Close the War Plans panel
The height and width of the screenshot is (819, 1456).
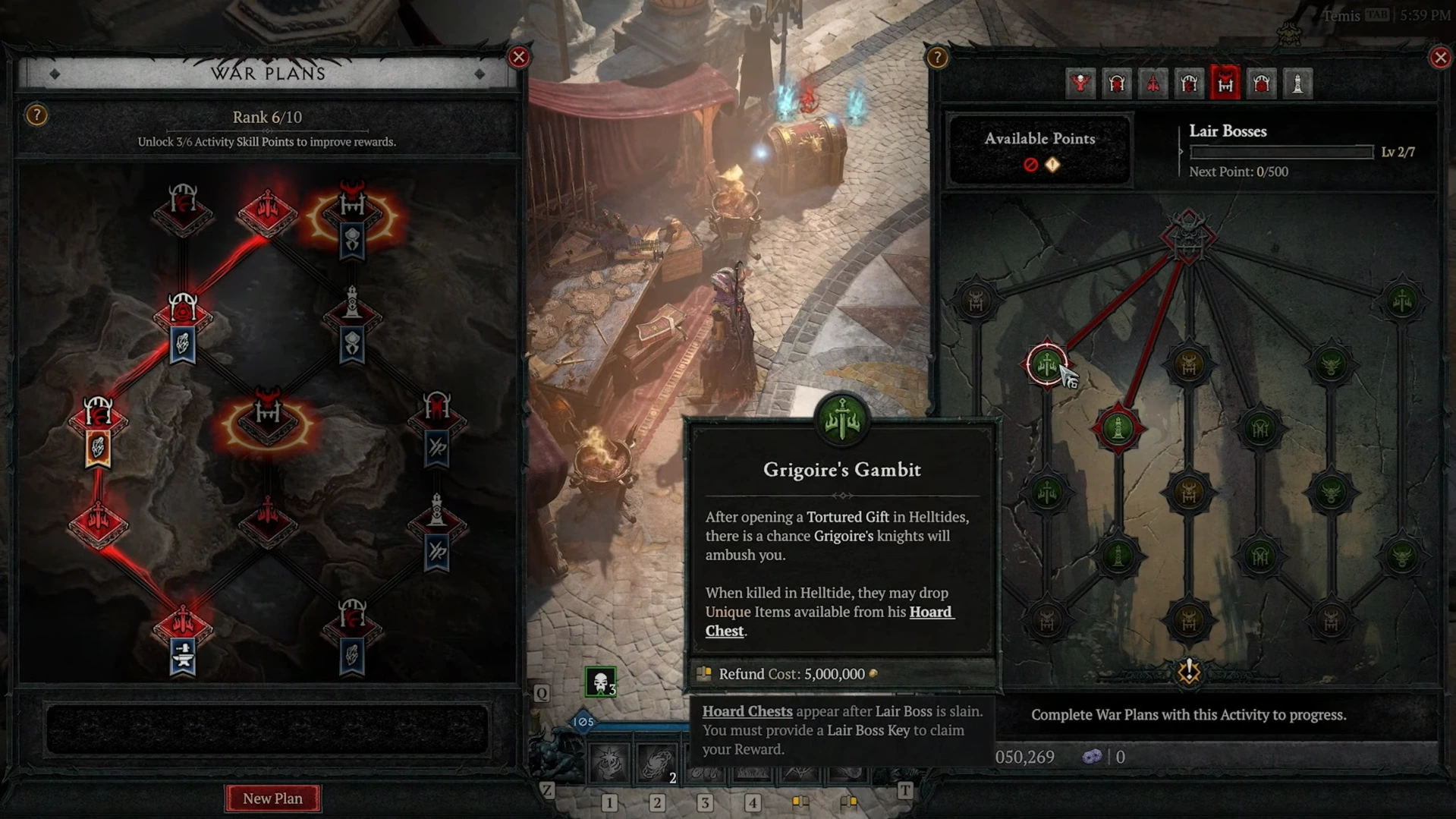click(x=519, y=57)
